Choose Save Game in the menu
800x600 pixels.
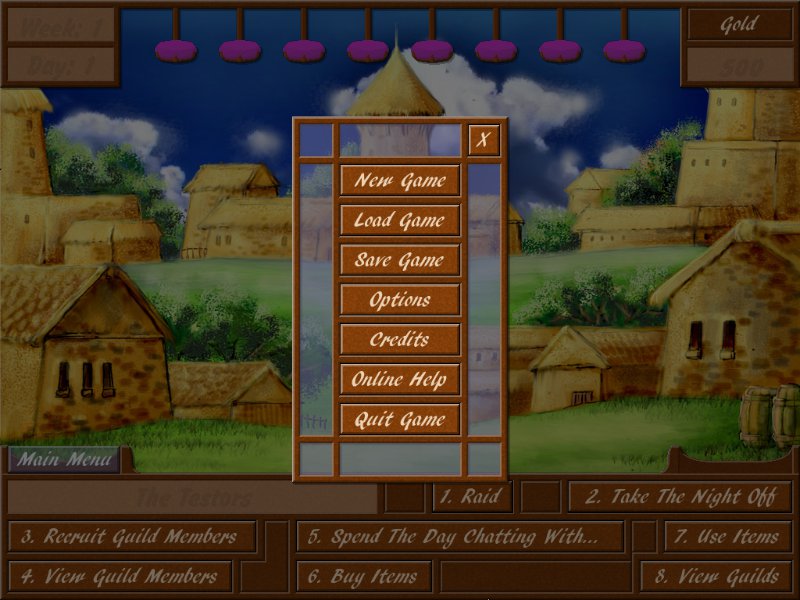(x=400, y=260)
